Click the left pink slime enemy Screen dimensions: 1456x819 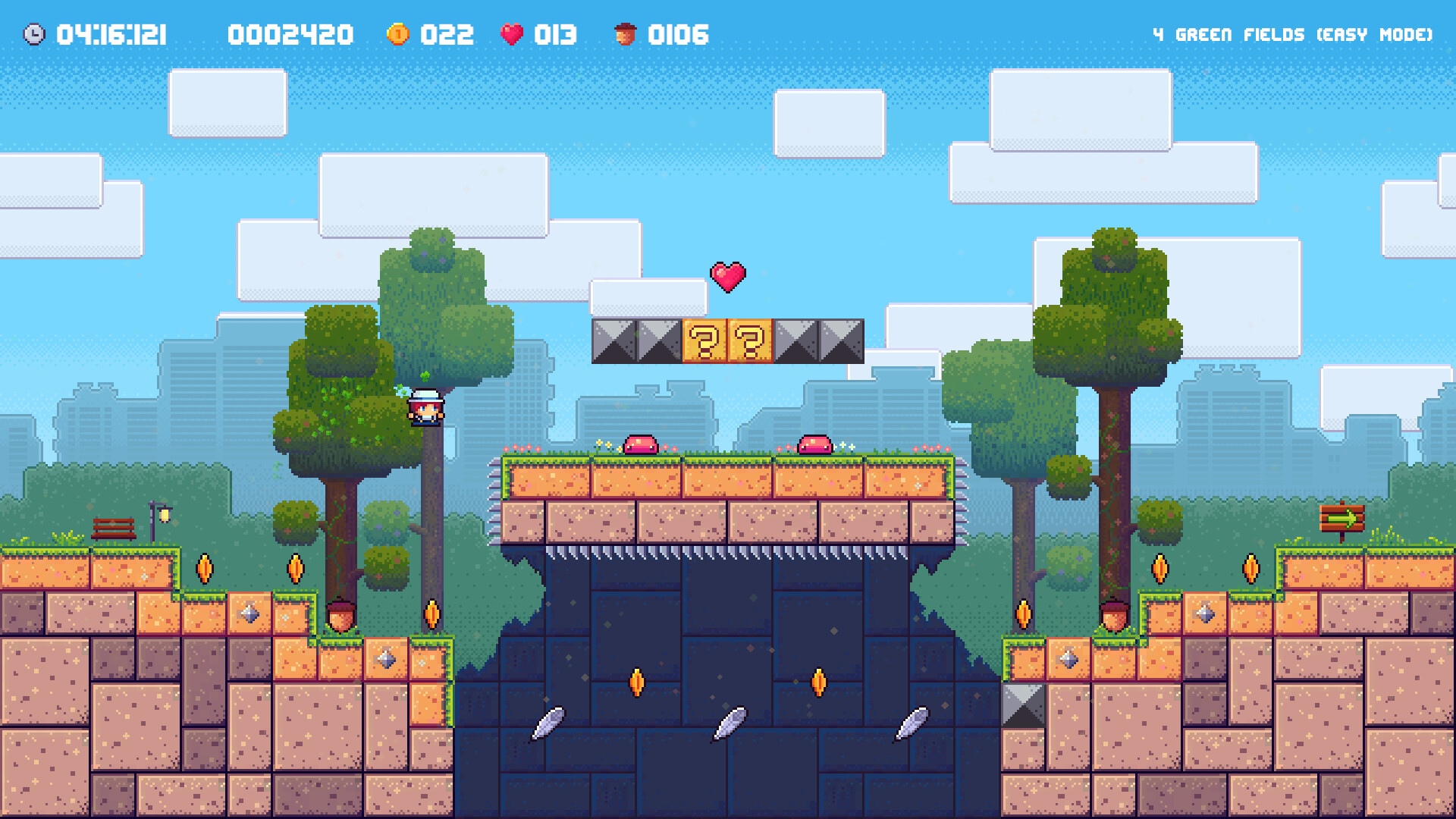639,443
